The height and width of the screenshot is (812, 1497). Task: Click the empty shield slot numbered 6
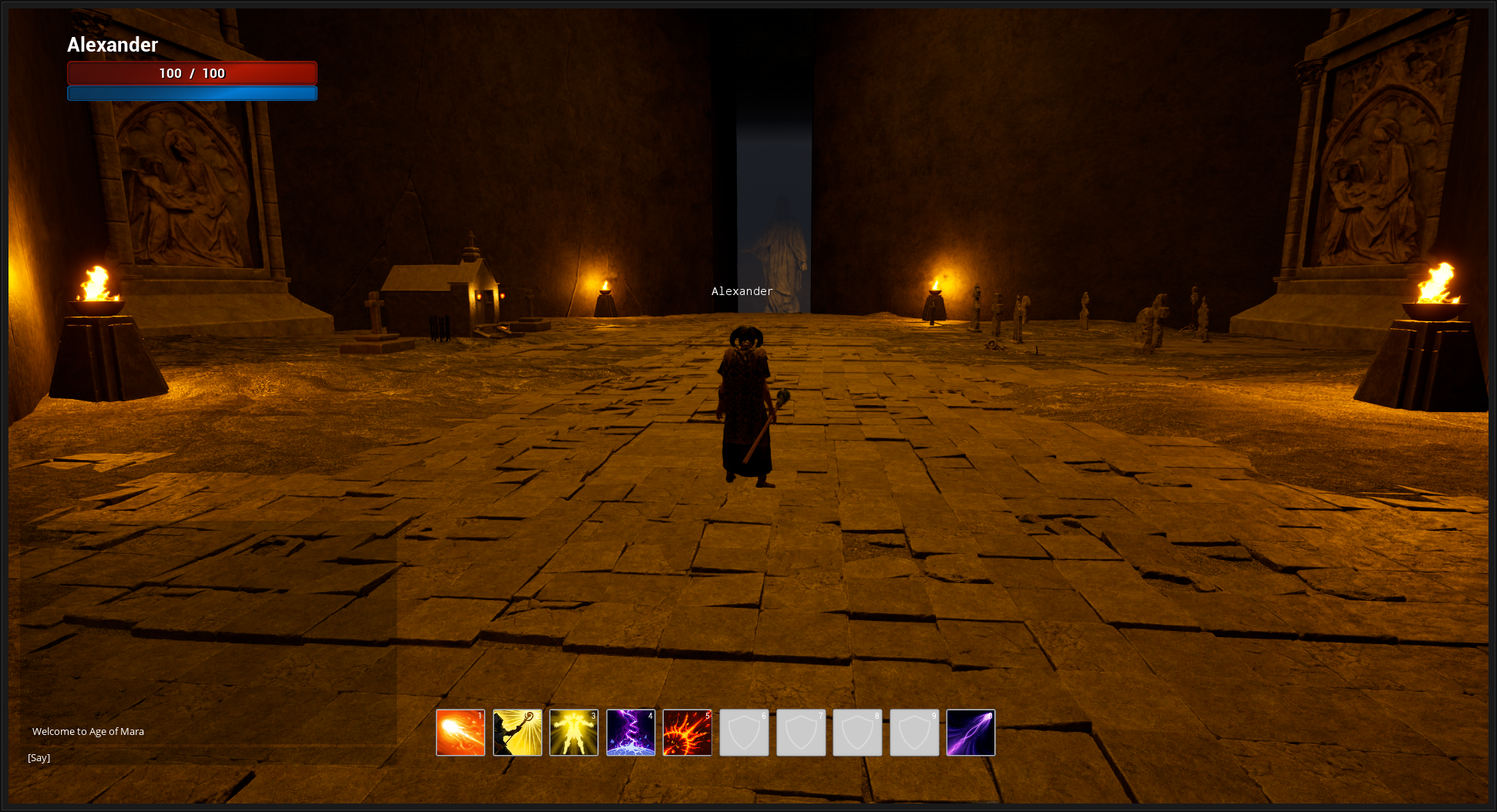pyautogui.click(x=744, y=732)
